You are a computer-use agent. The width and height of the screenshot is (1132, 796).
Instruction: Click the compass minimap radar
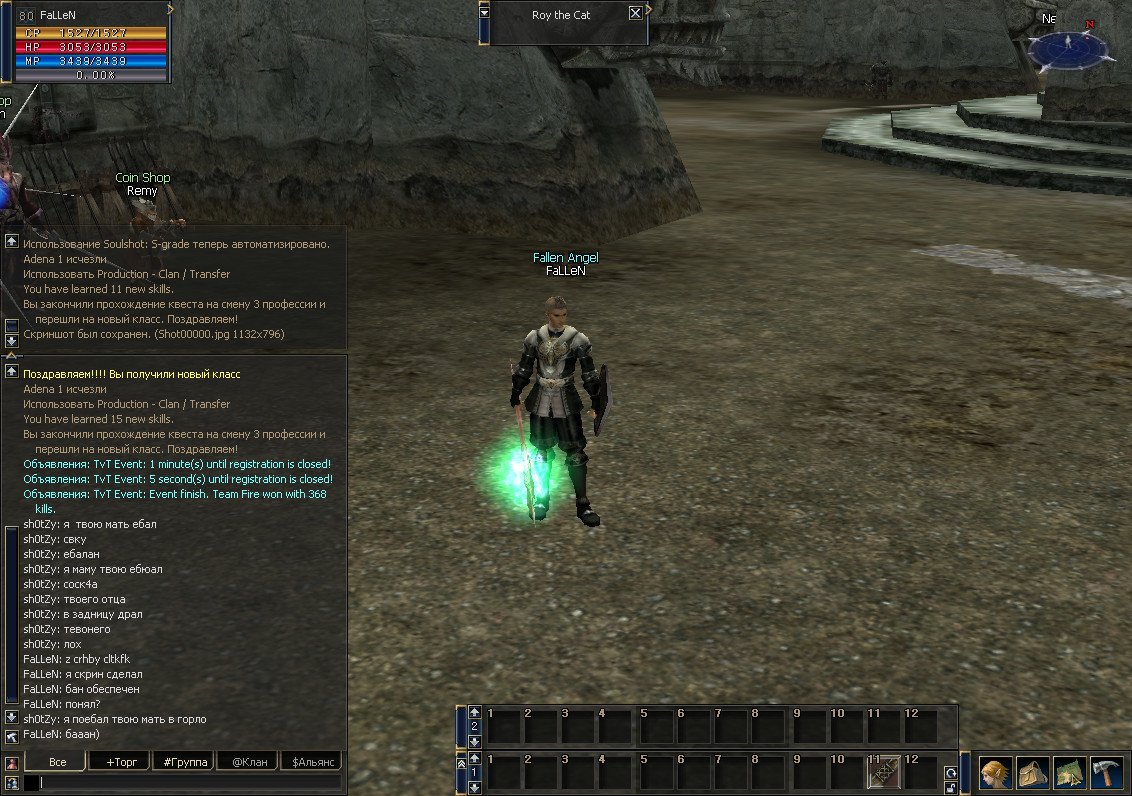pos(1068,46)
